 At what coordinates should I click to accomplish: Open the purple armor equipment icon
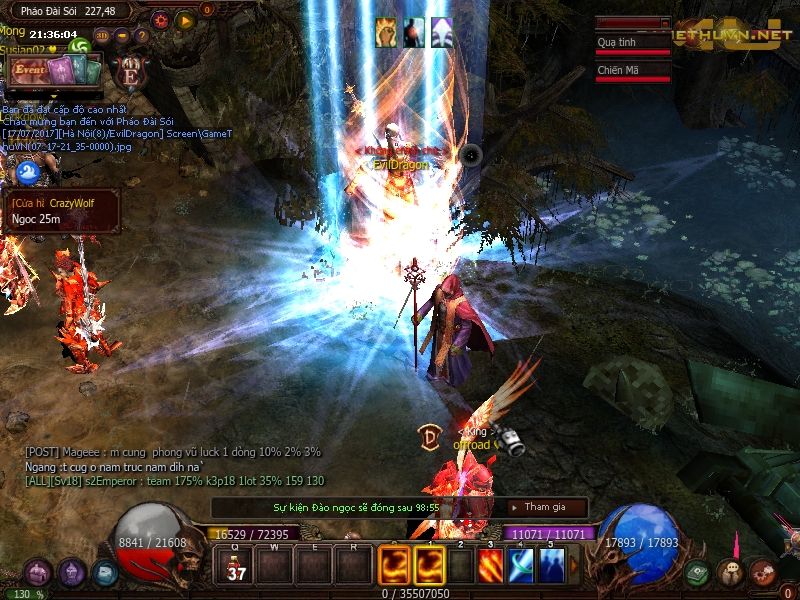click(x=38, y=573)
